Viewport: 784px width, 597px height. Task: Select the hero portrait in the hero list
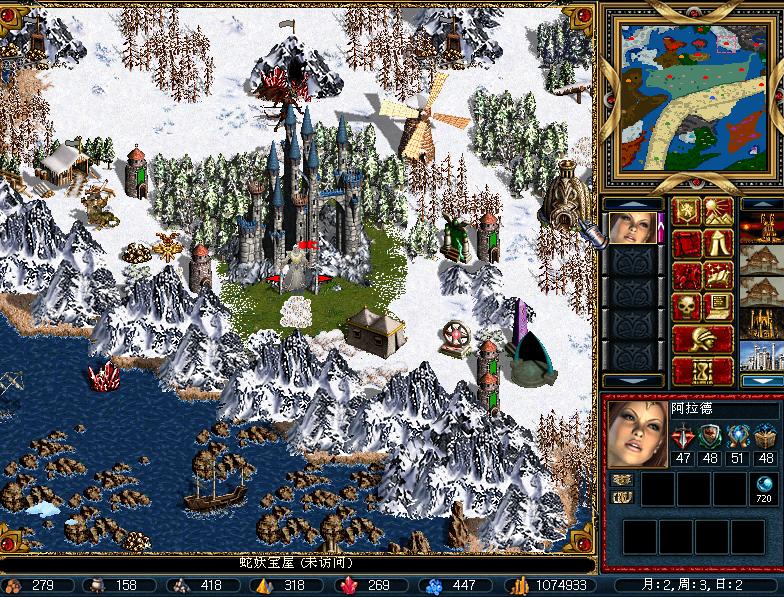(x=634, y=227)
